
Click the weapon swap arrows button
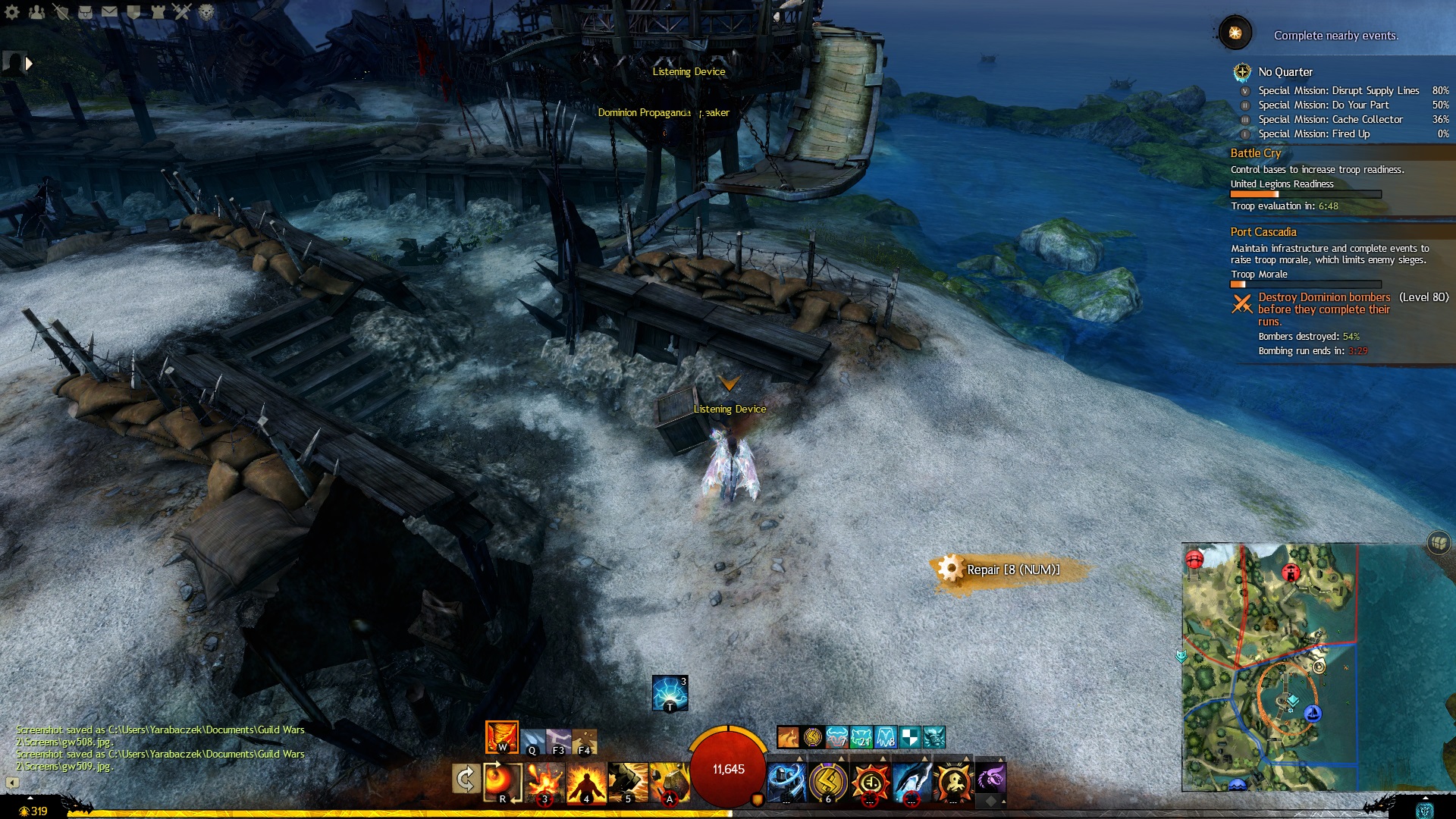(x=465, y=779)
